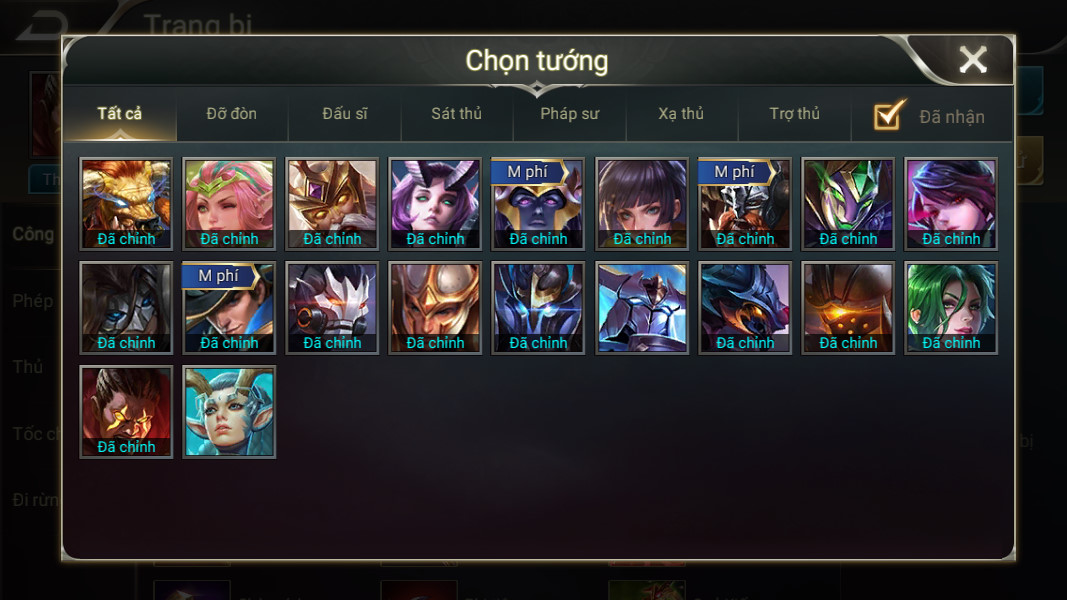Choose the Trợ thủ tab
The image size is (1067, 600).
point(795,114)
